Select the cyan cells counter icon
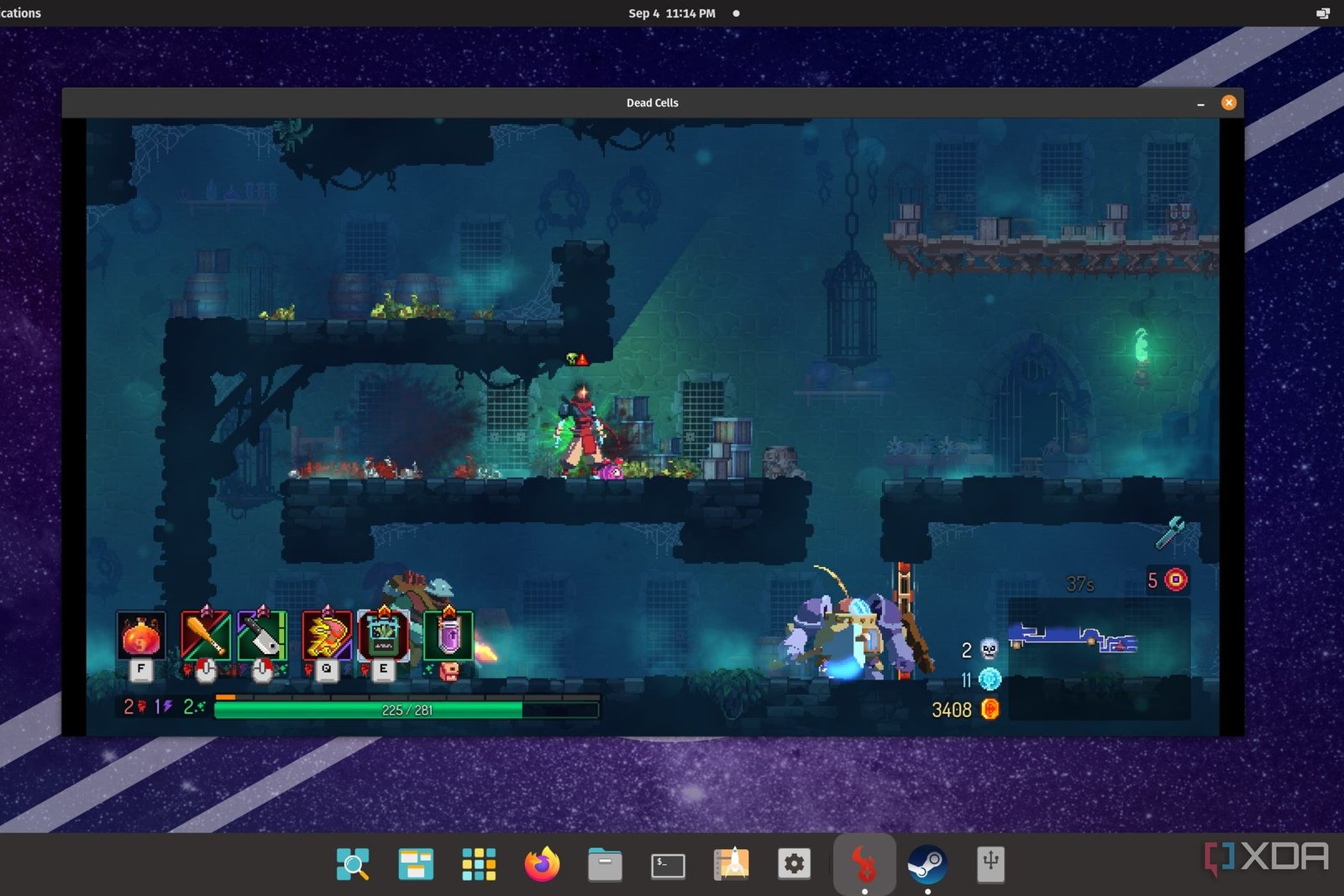This screenshot has height=896, width=1344. point(991,680)
